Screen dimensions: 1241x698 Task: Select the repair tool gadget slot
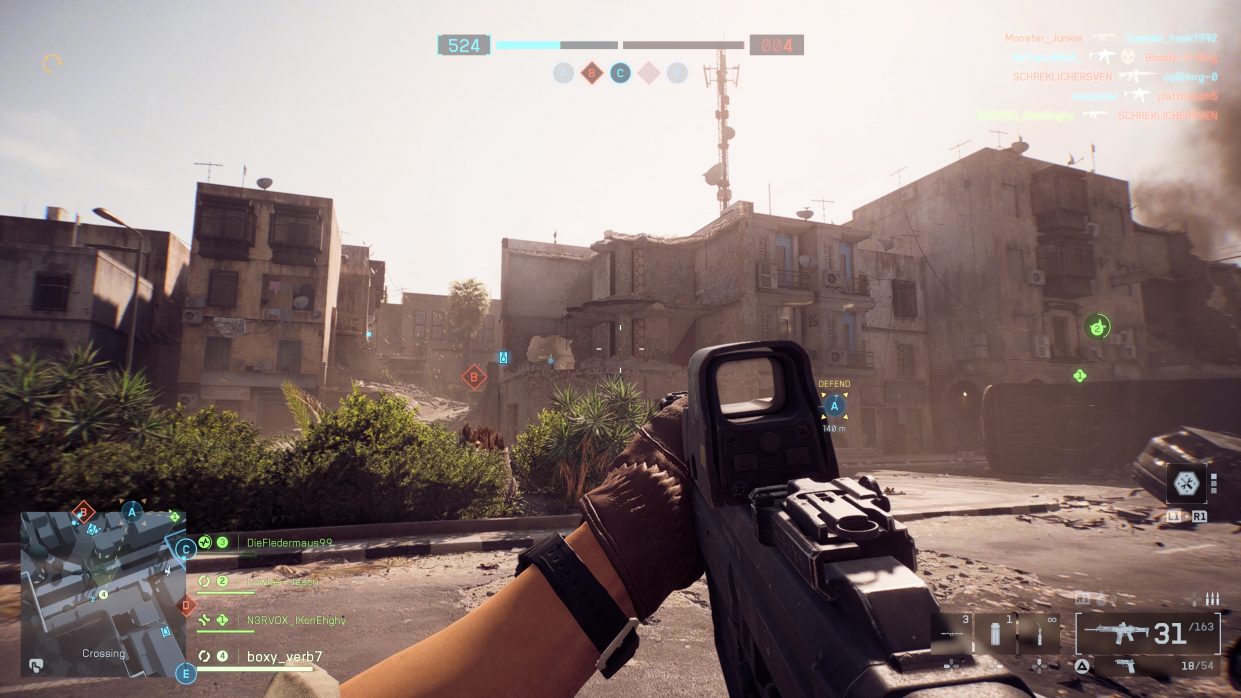point(1039,636)
